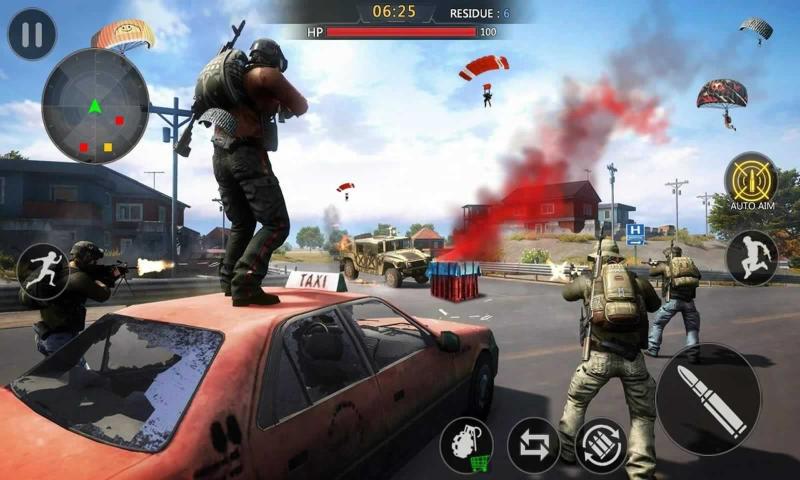Switch weapon with the swap arrows button
The image size is (800, 480).
534,445
